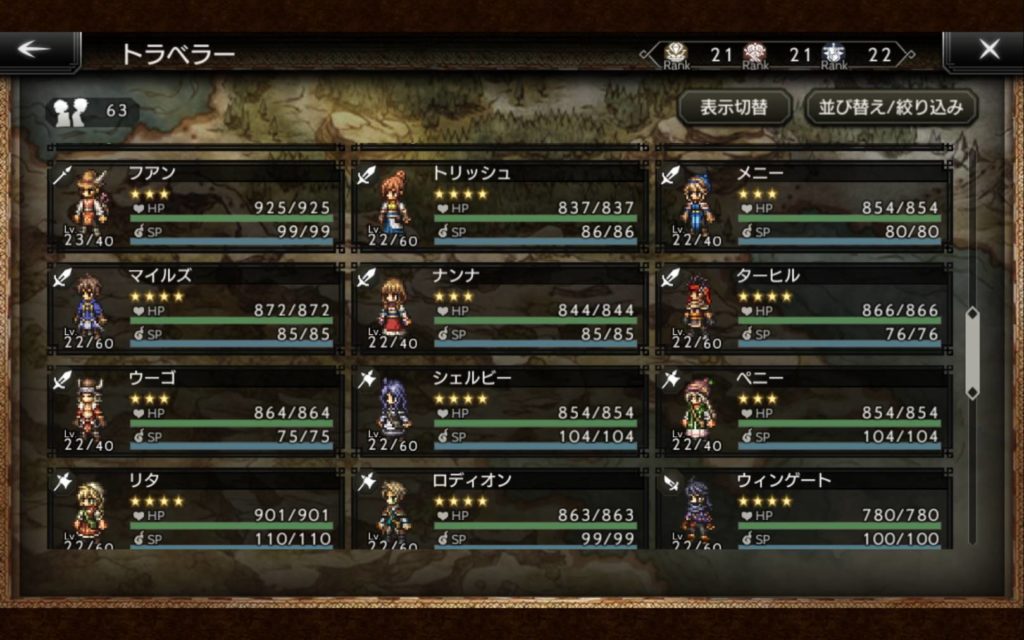This screenshot has height=640, width=1024.
Task: Select traveler メニー
Action: [803, 205]
